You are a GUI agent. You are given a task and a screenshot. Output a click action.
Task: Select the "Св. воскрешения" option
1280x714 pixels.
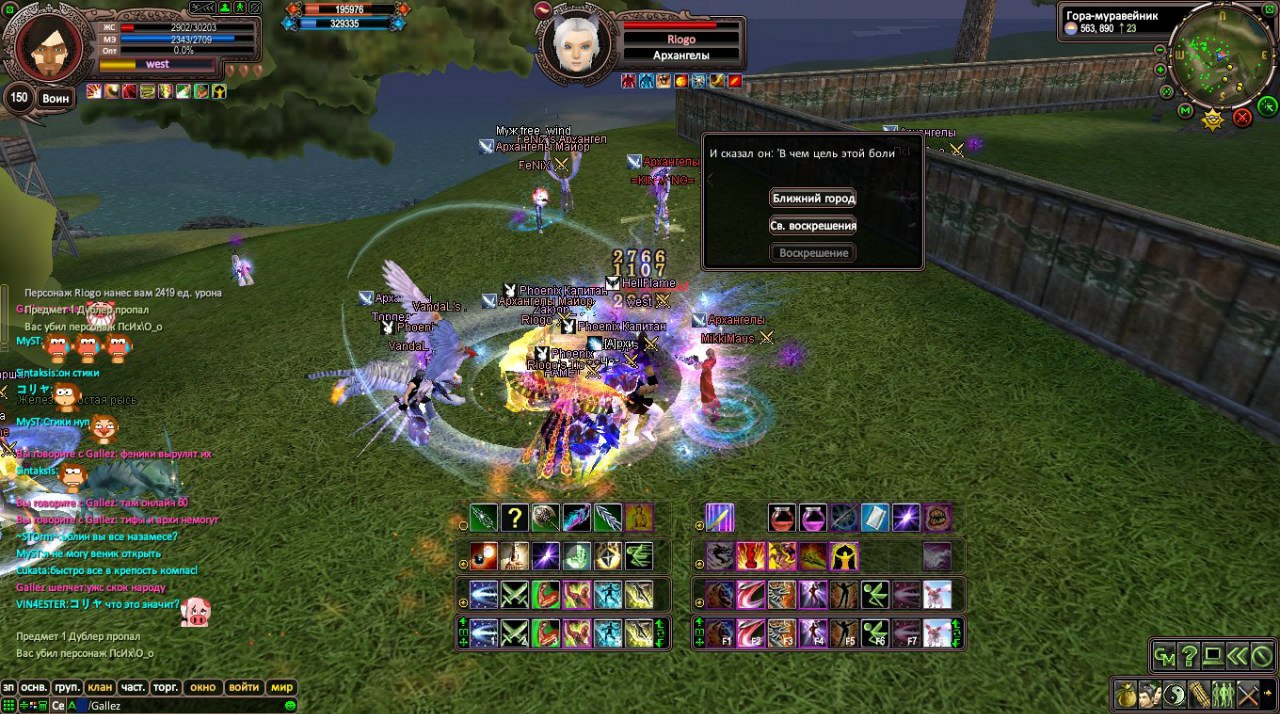(x=813, y=226)
